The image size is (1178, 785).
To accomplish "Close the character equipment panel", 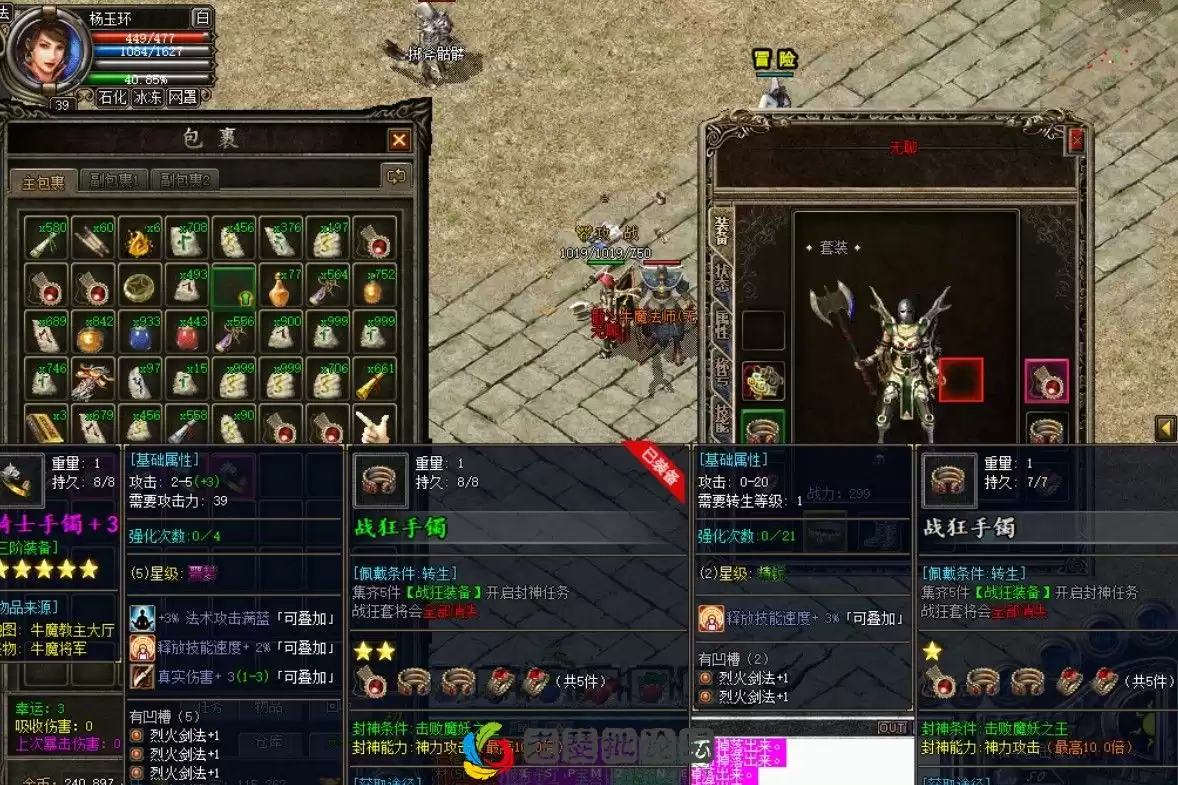I will (1076, 141).
